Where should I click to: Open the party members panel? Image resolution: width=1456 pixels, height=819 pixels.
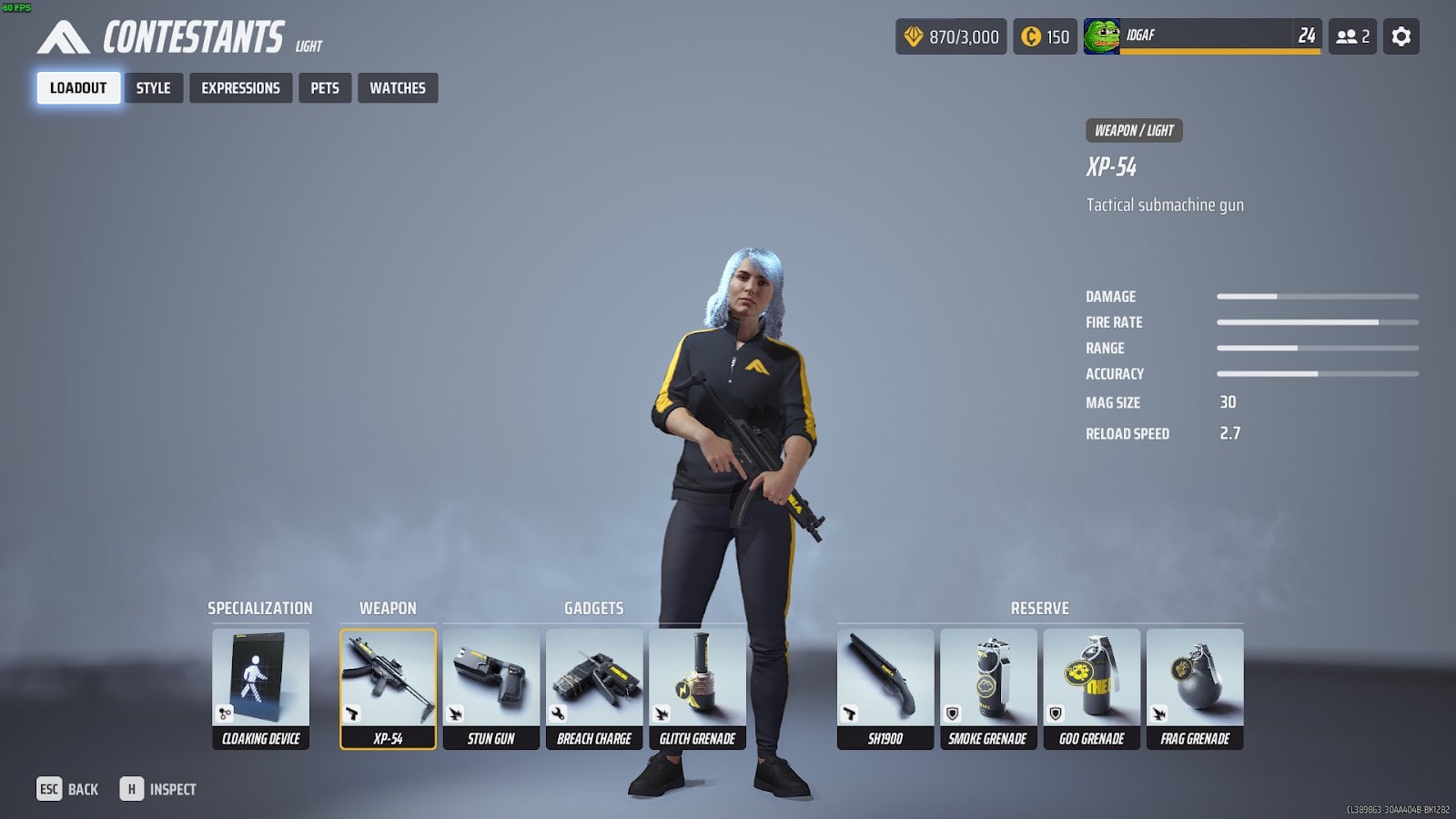pyautogui.click(x=1352, y=36)
